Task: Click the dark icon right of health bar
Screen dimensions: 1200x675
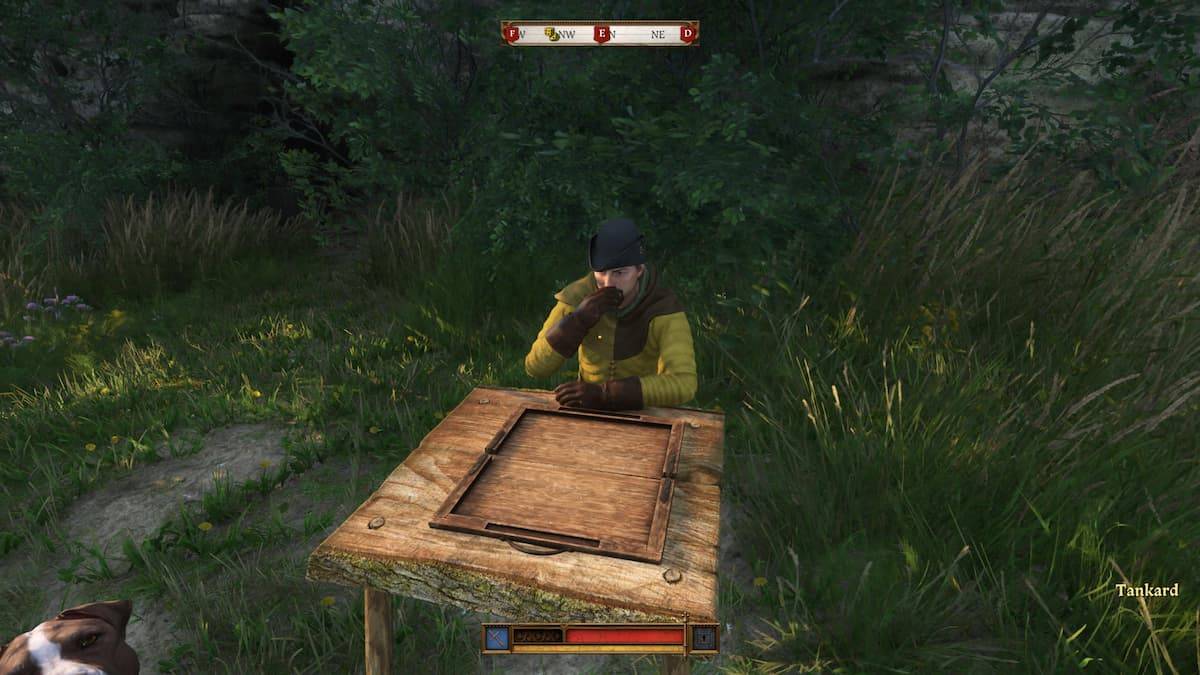Action: point(703,637)
